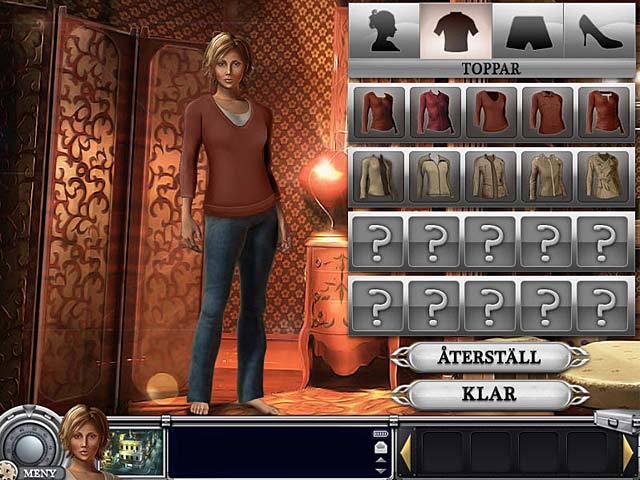The height and width of the screenshot is (480, 640).
Task: Open the shorts bottoms tab
Action: [528, 30]
